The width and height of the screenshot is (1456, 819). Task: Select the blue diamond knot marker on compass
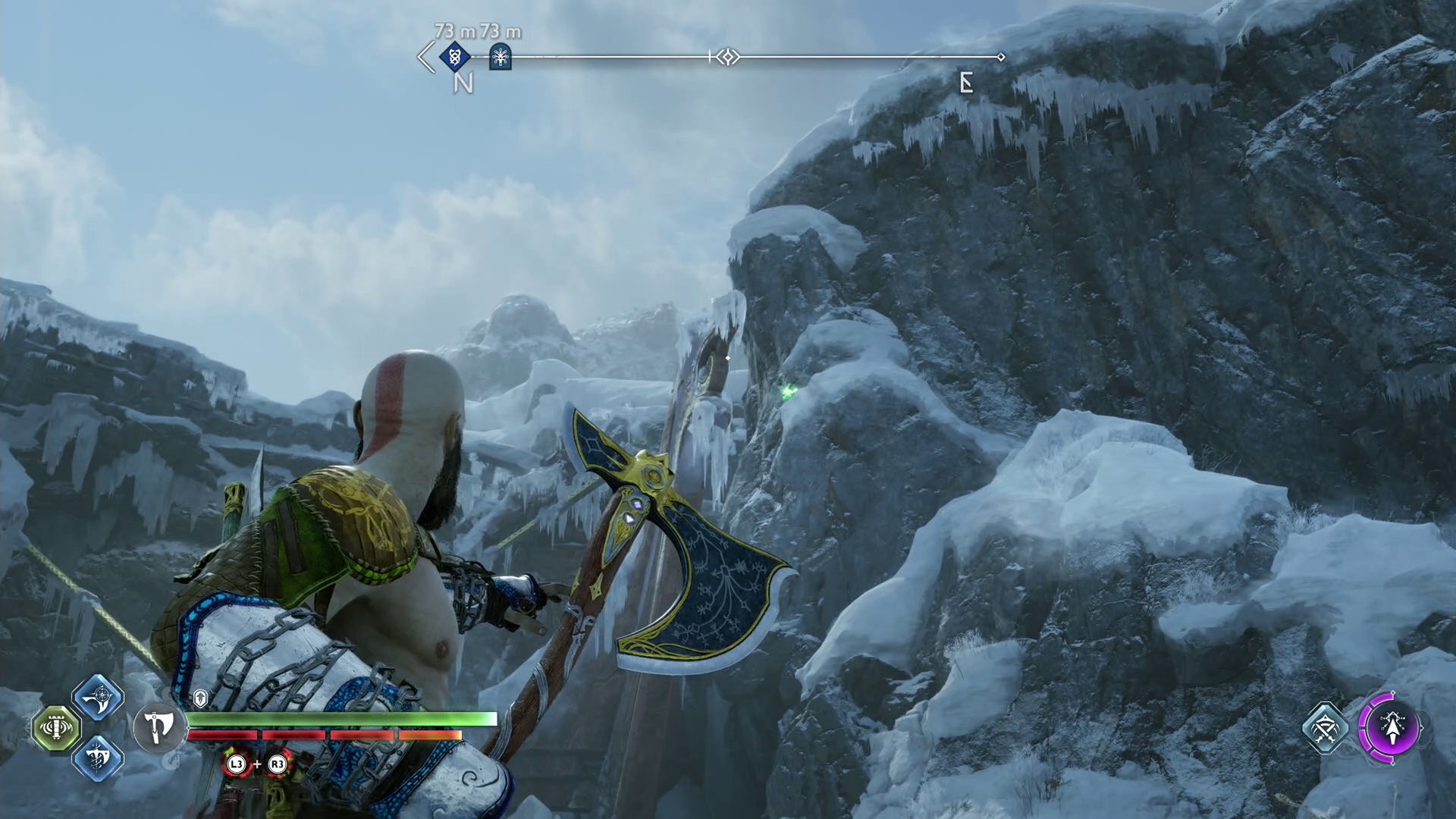[x=455, y=56]
